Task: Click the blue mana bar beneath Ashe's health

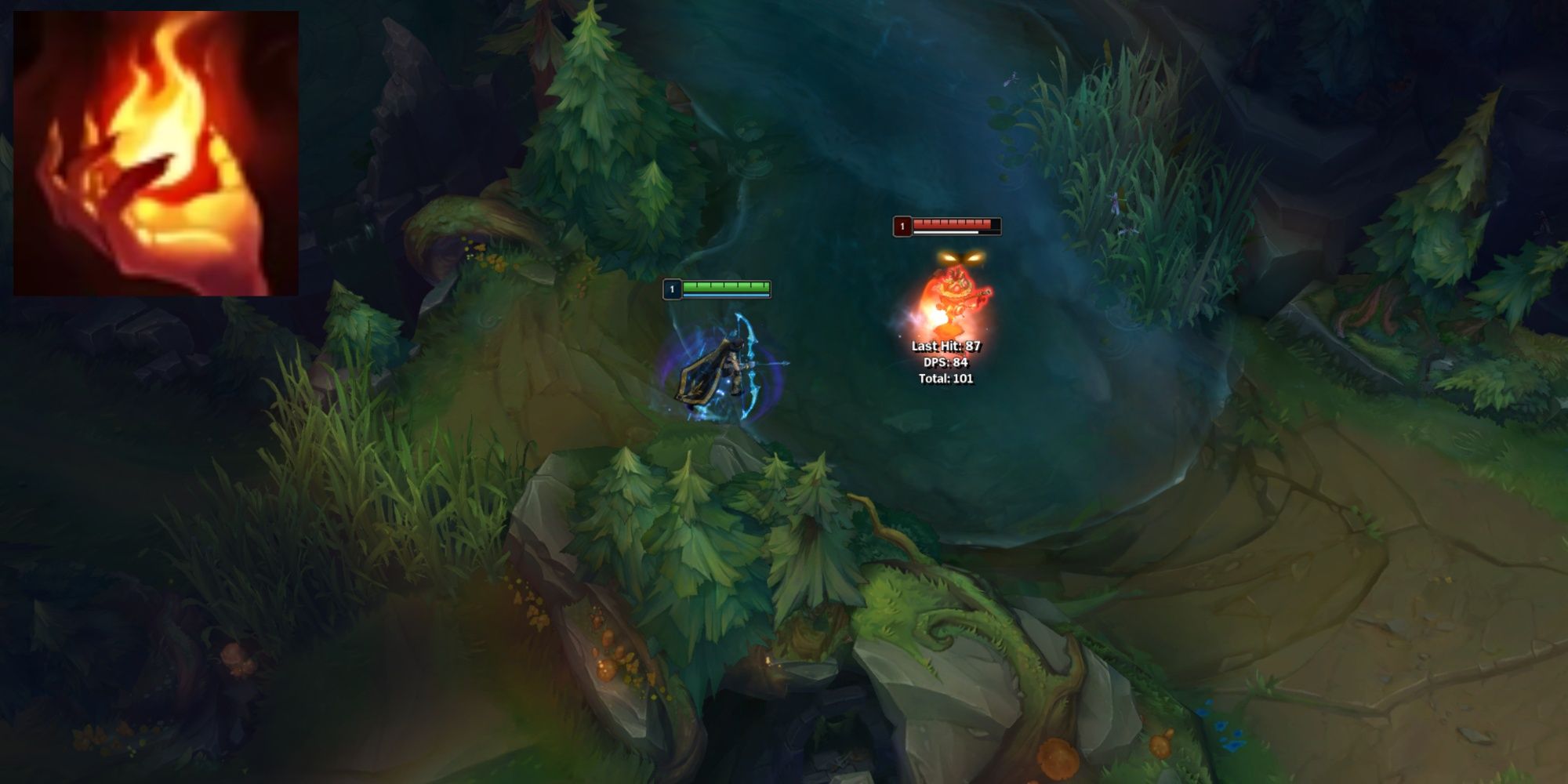Action: 725,296
